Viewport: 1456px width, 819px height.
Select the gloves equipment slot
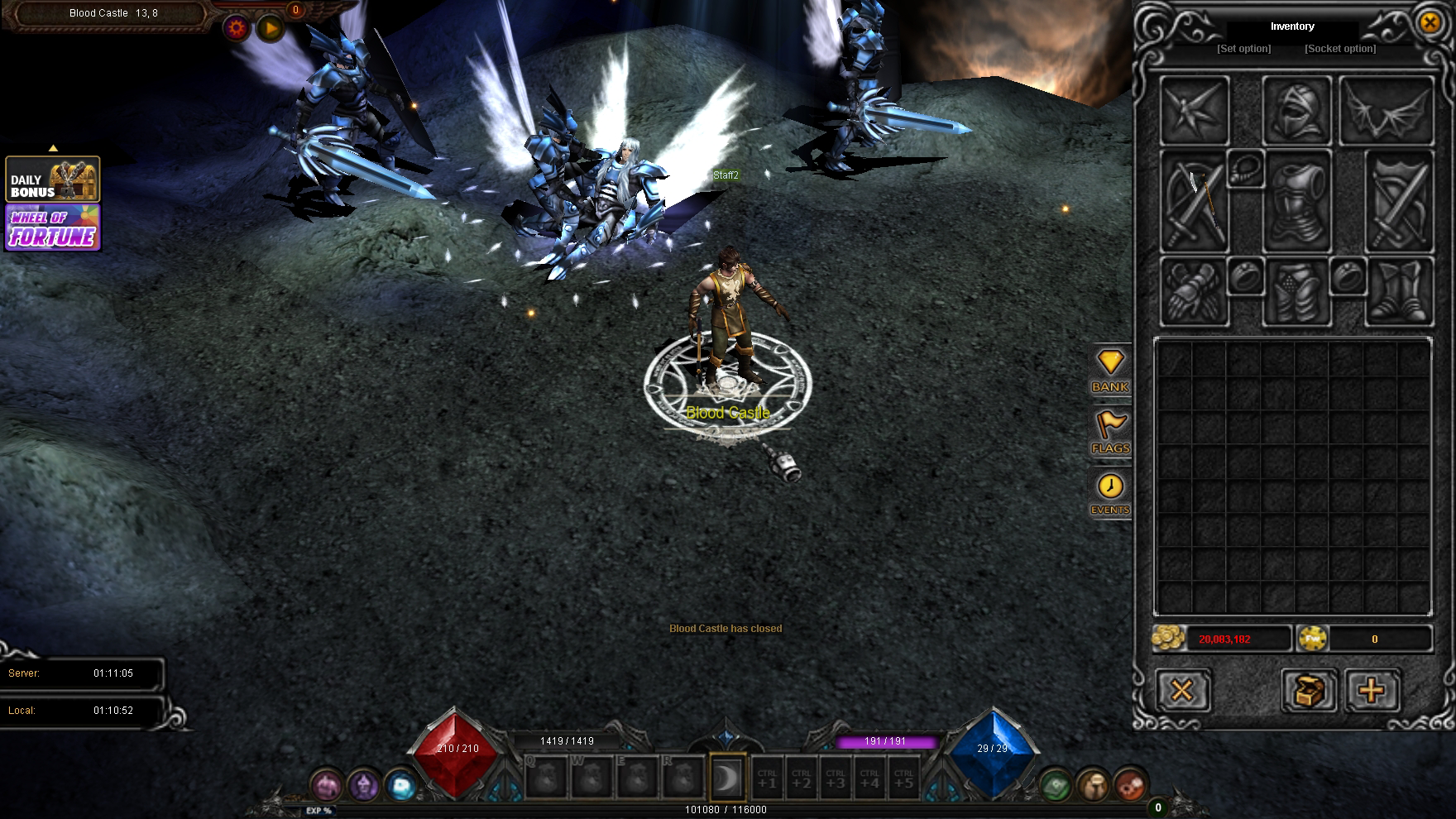(1195, 292)
